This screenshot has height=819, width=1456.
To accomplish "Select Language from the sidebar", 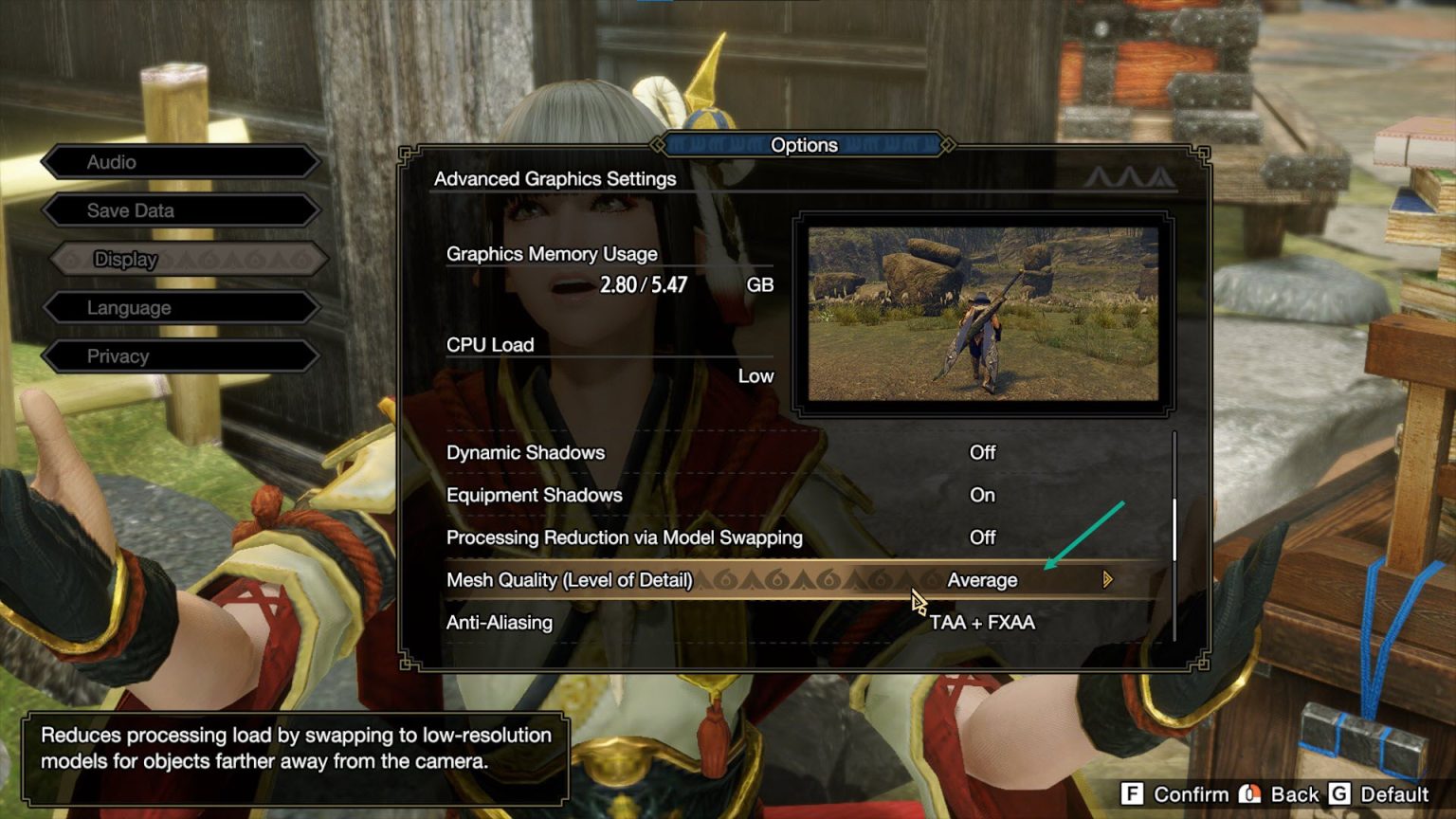I will pos(180,307).
